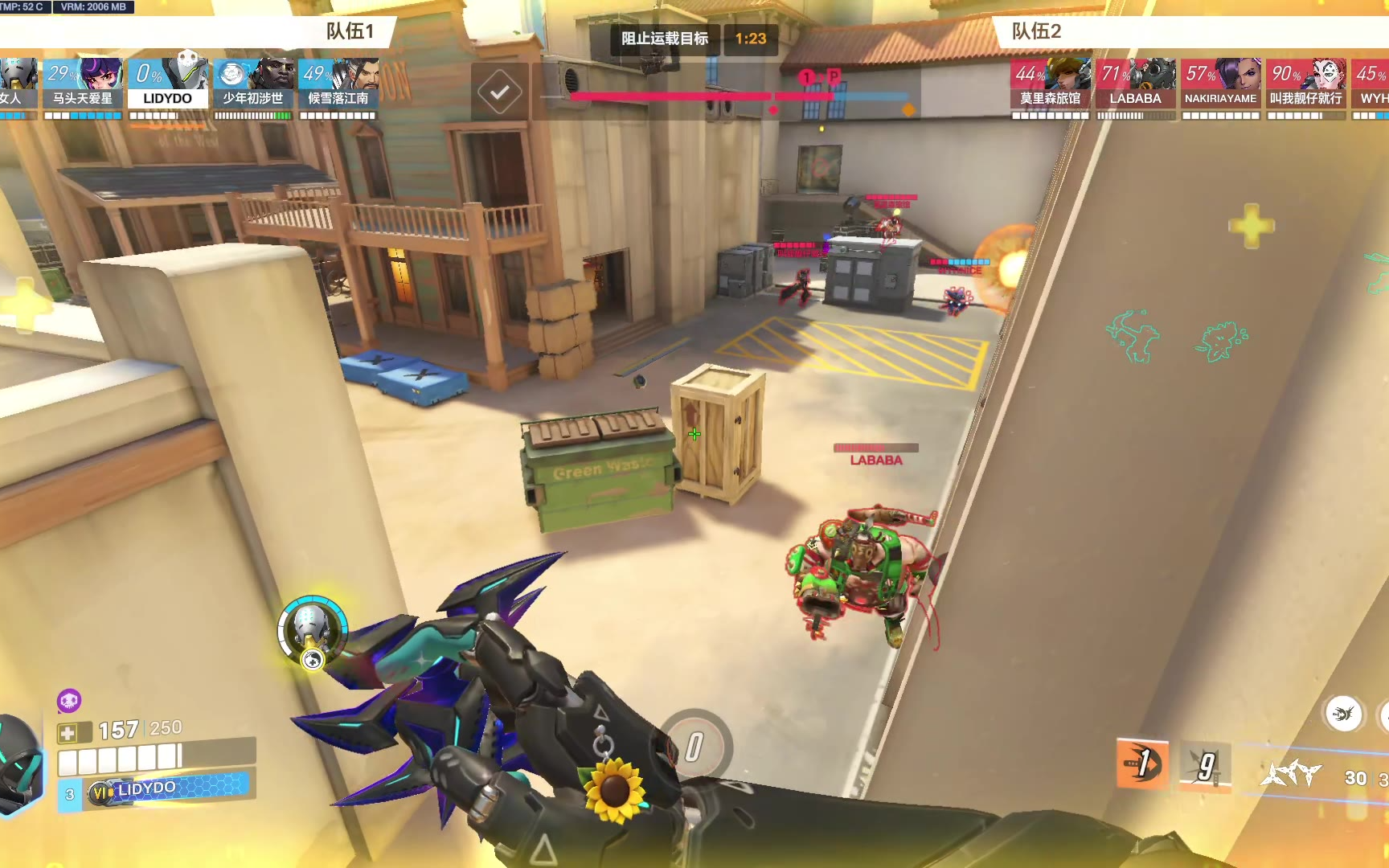
Task: Click the ultimate charge meter showing 0
Action: coord(694,747)
